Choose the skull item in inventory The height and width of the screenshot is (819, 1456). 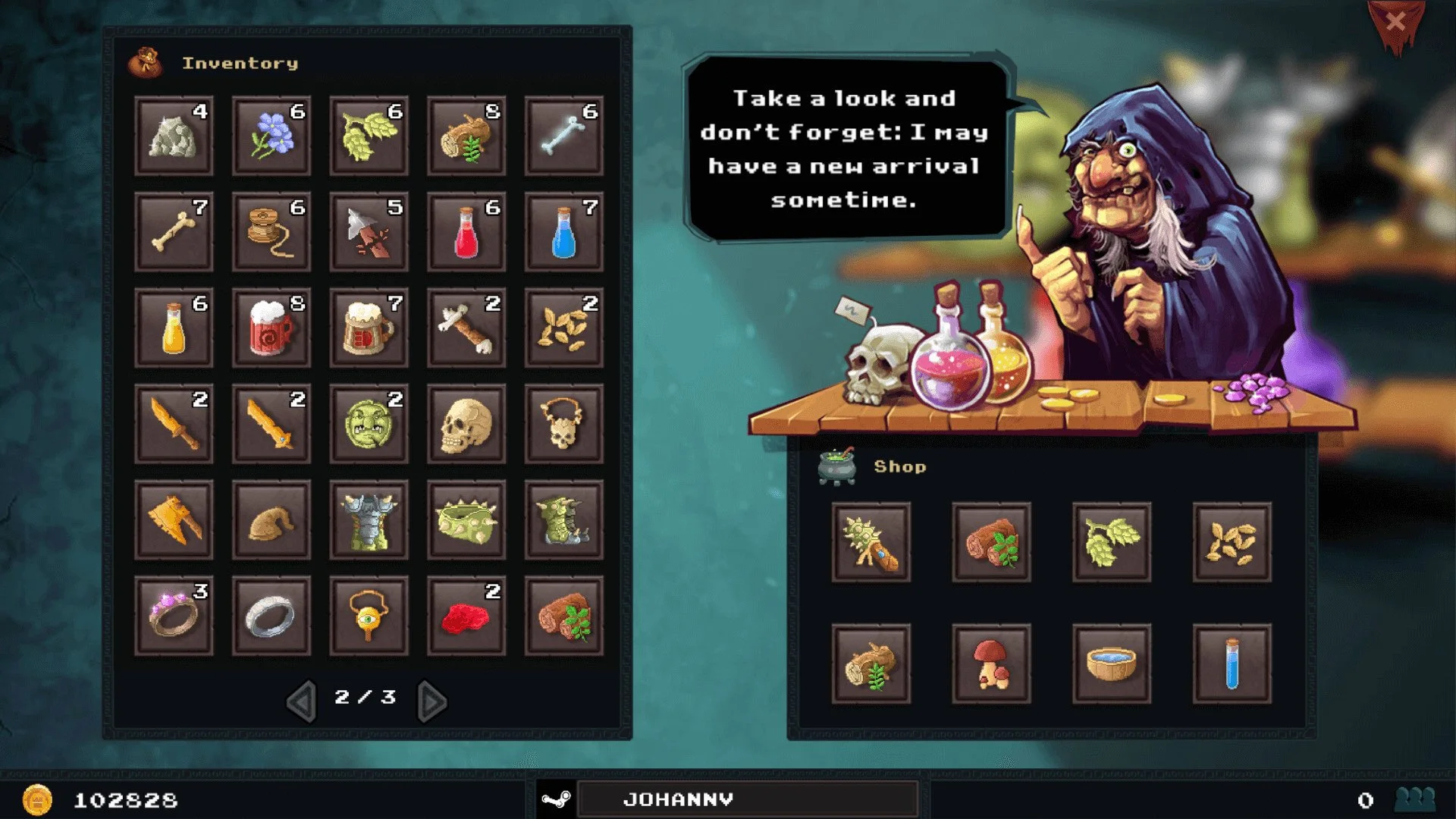click(466, 424)
